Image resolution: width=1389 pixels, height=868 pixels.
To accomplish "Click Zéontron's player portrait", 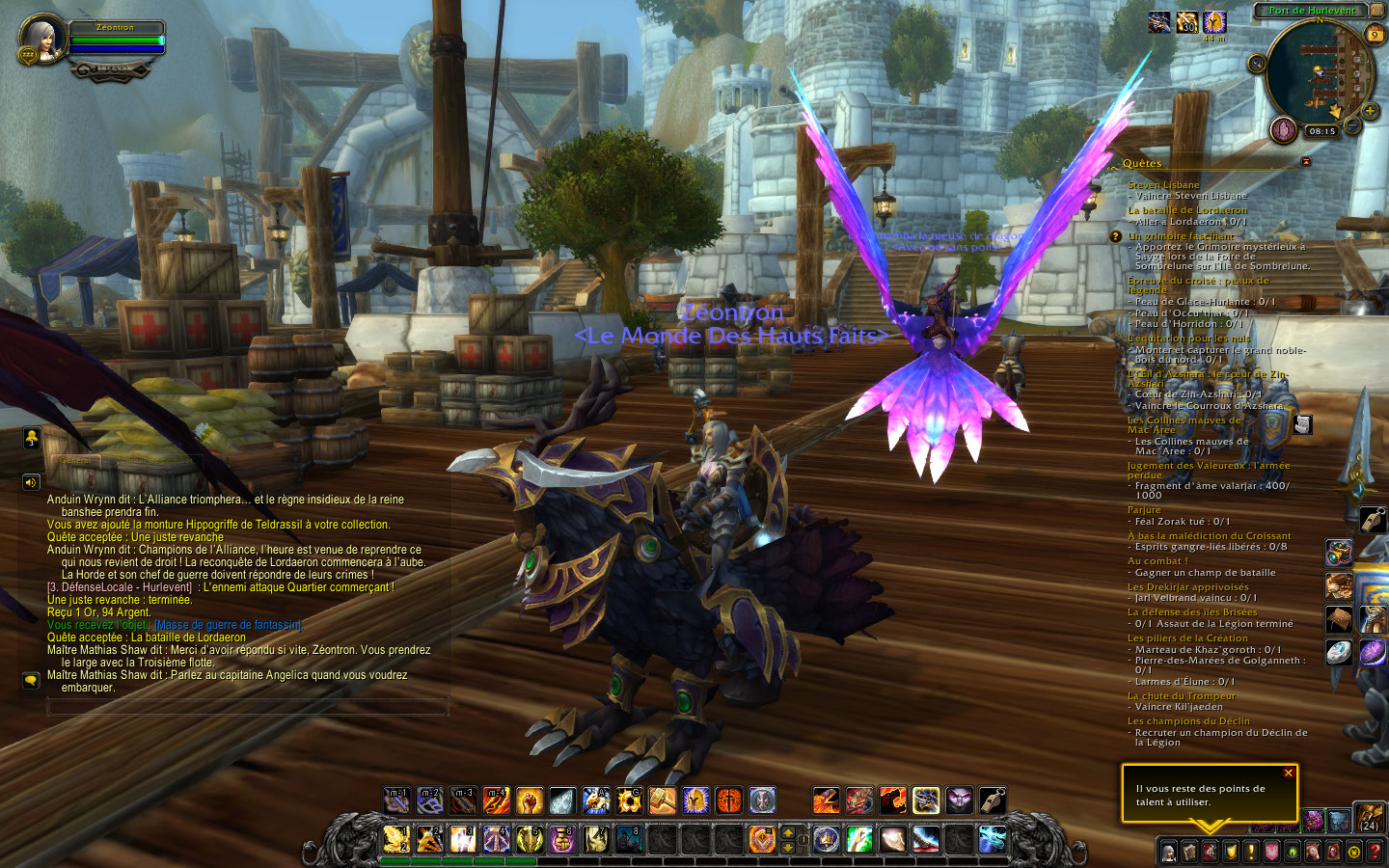I will click(x=44, y=38).
